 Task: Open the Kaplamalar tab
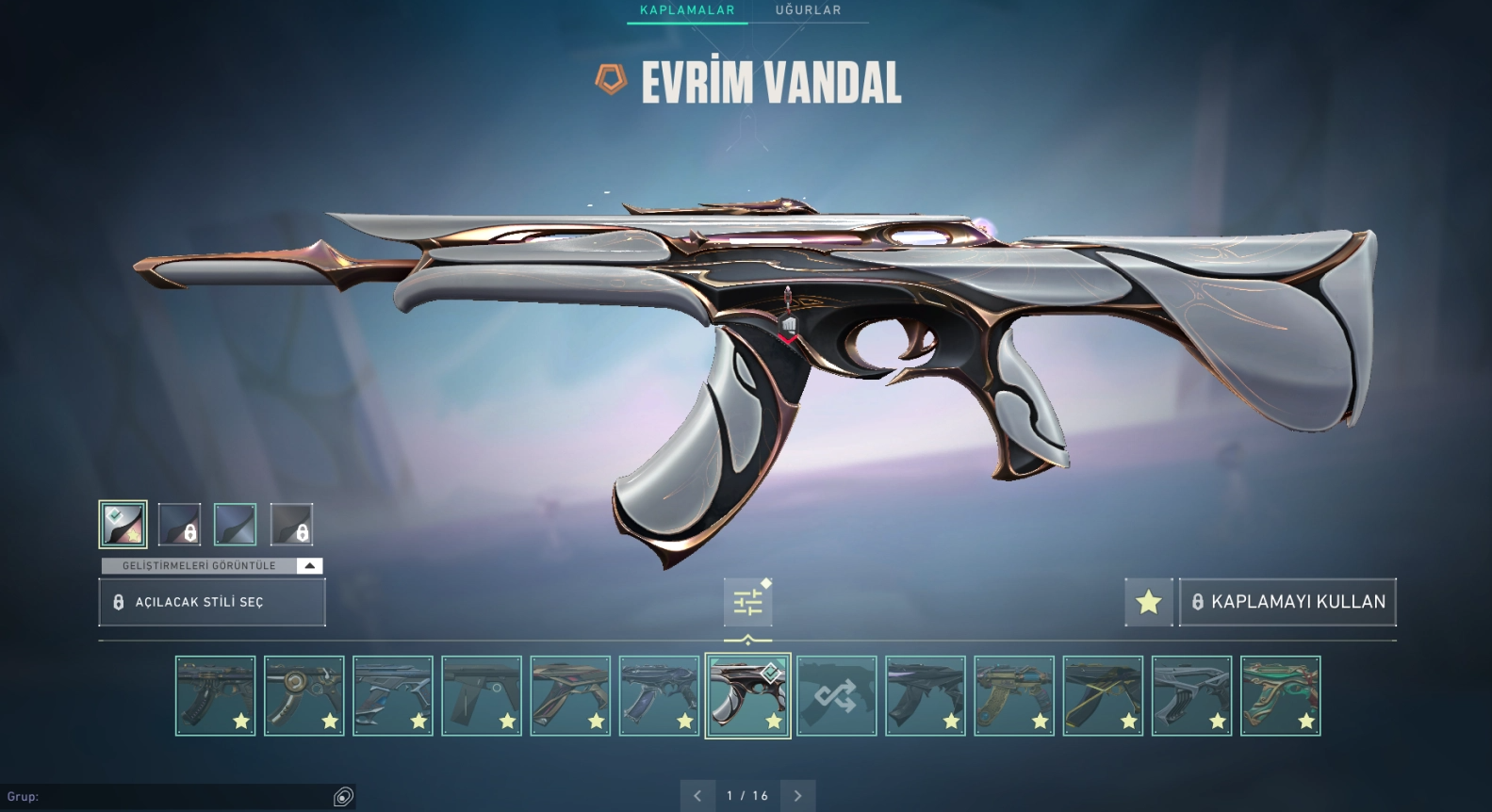coord(686,10)
